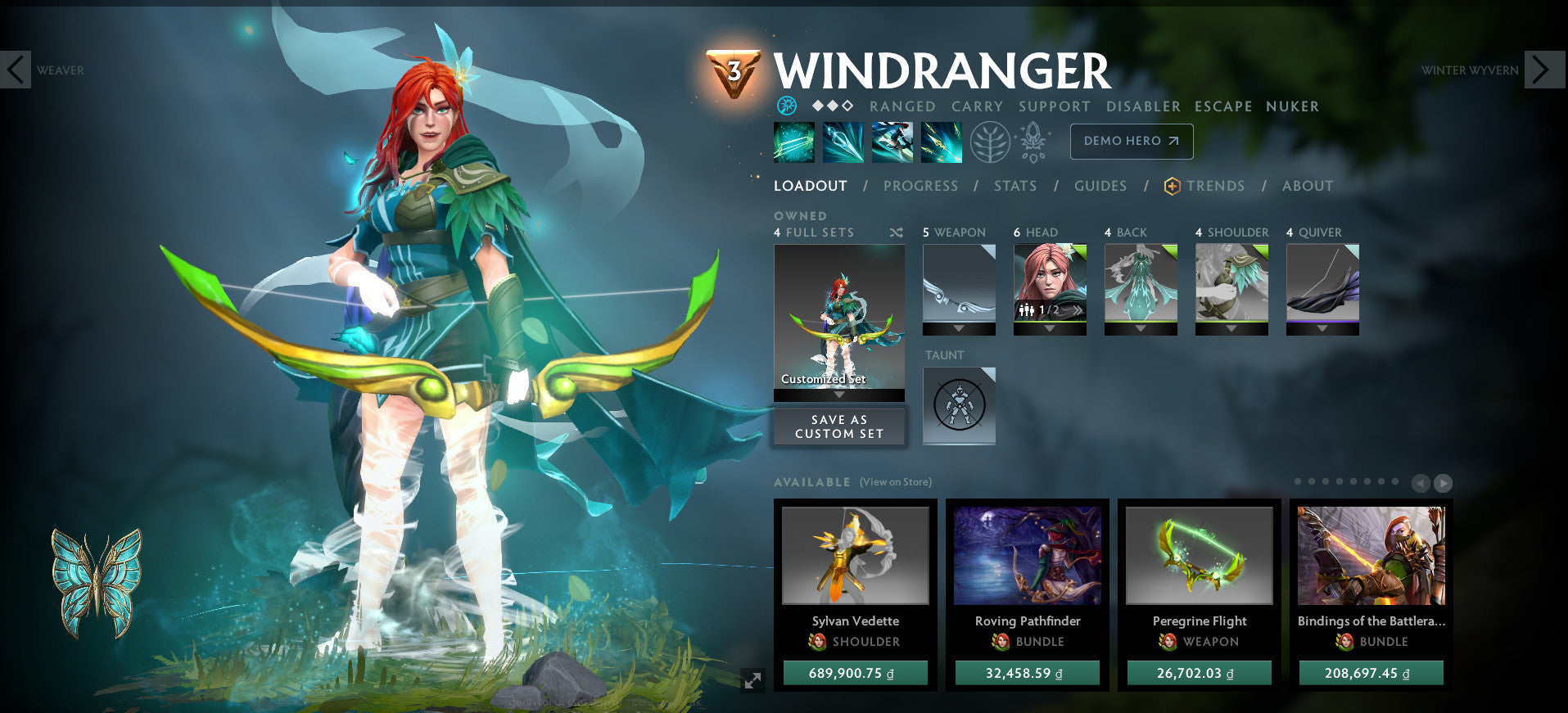Screen dimensions: 1568x713
Task: Click the SAVE AS CUSTOM SET button
Action: coord(838,426)
